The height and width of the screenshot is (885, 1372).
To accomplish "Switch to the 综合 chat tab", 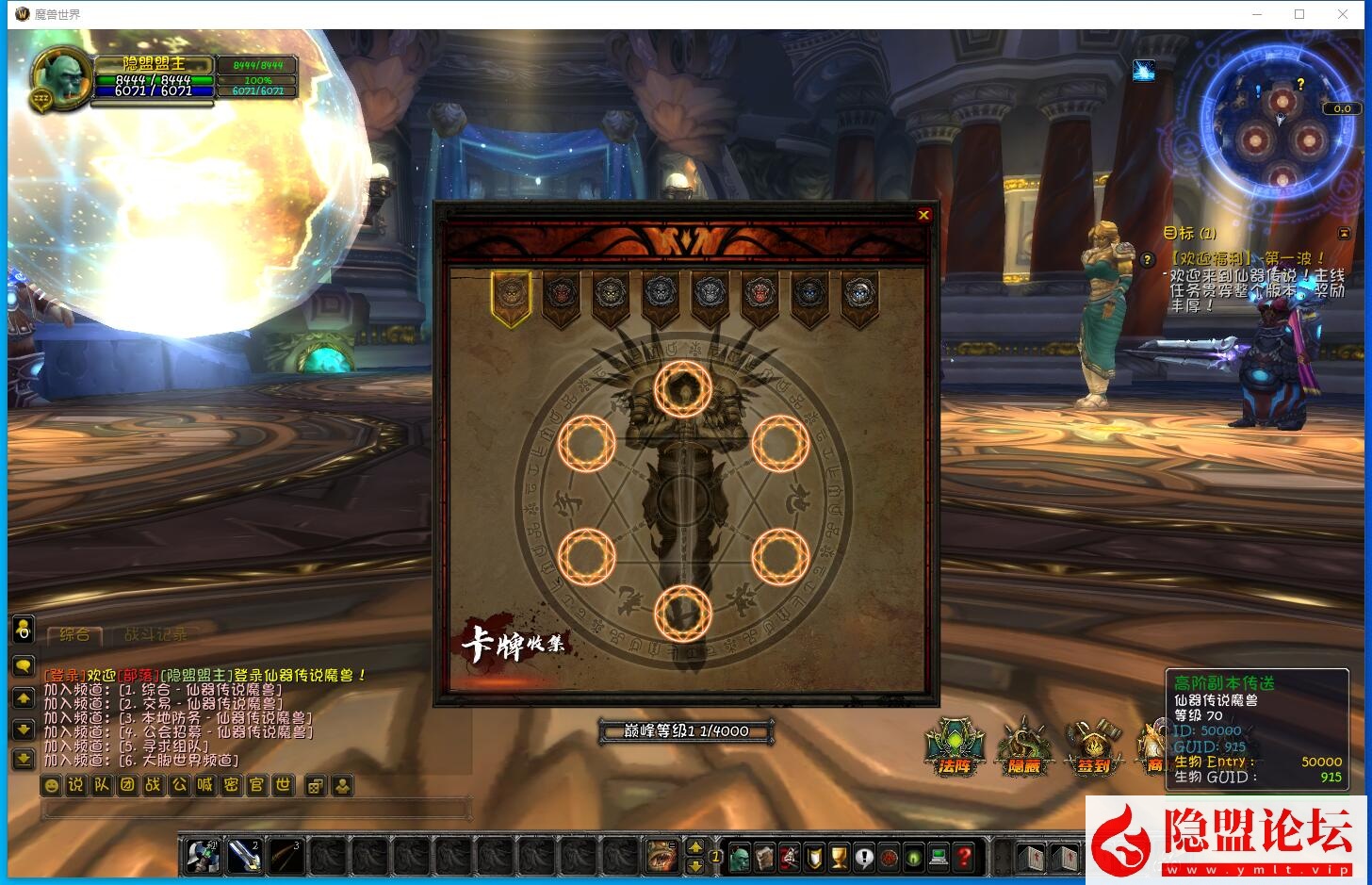I will (74, 634).
